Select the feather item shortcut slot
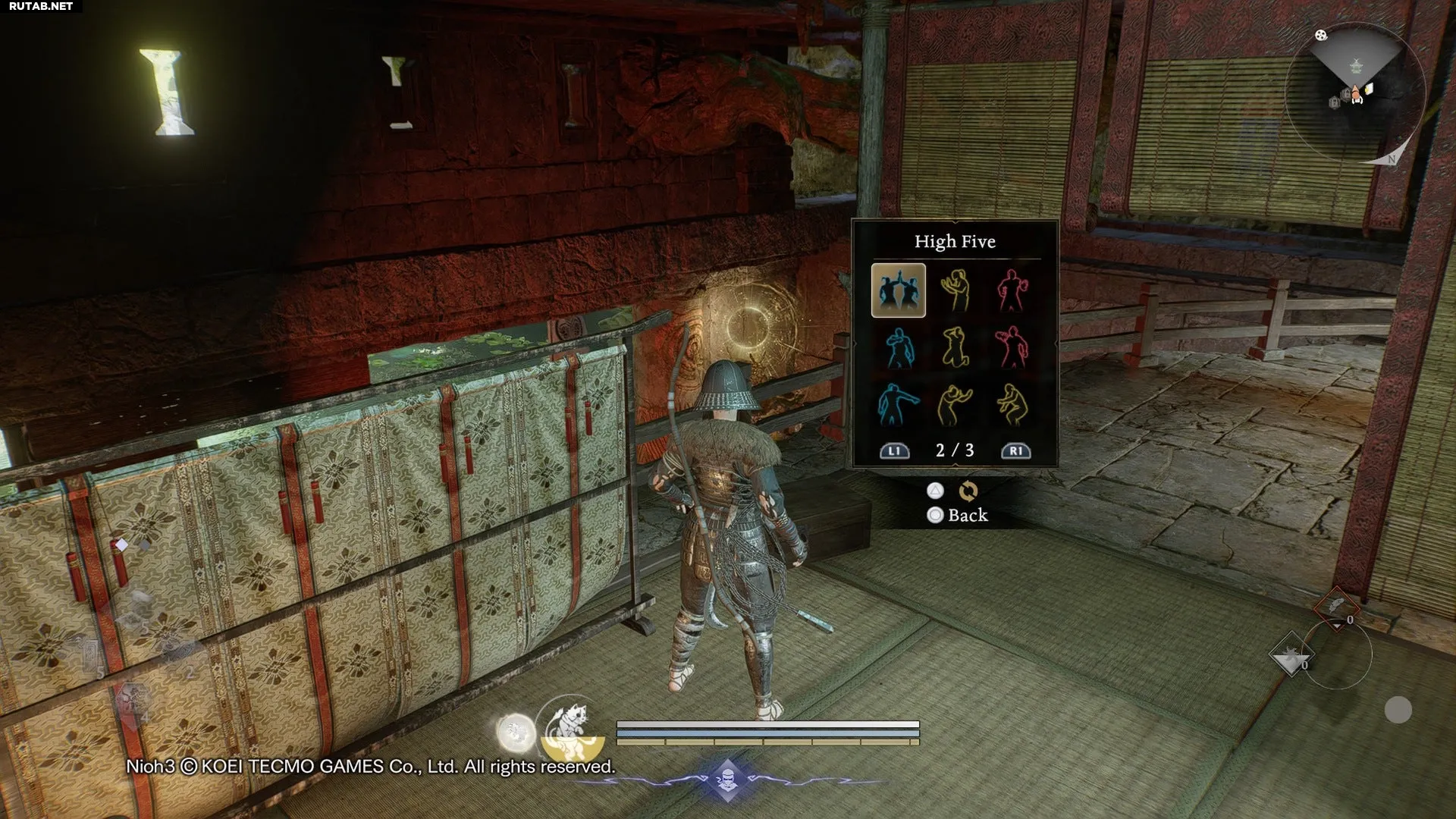The width and height of the screenshot is (1456, 819). 1335,605
